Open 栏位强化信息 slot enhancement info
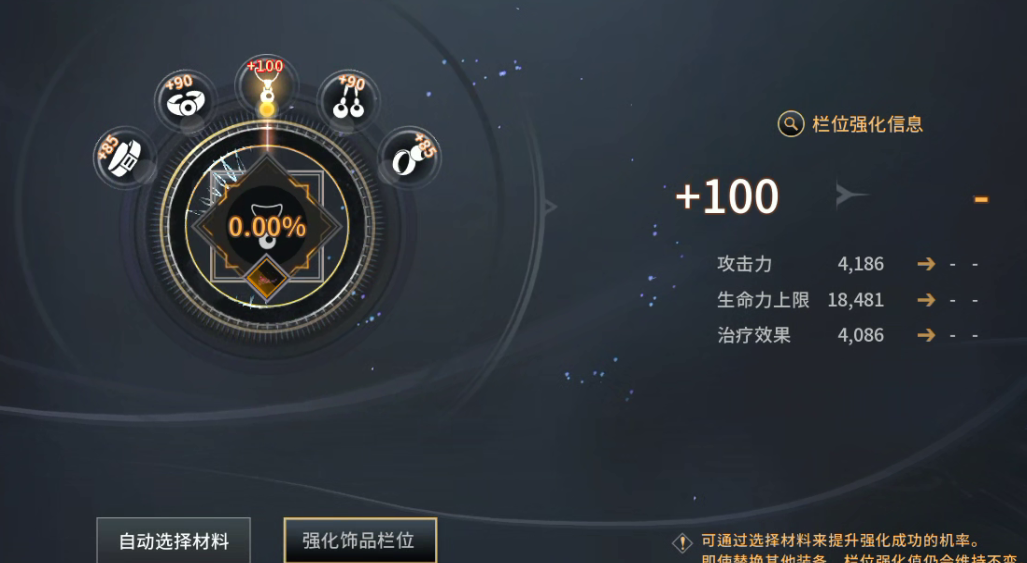The height and width of the screenshot is (563, 1027). click(x=850, y=124)
